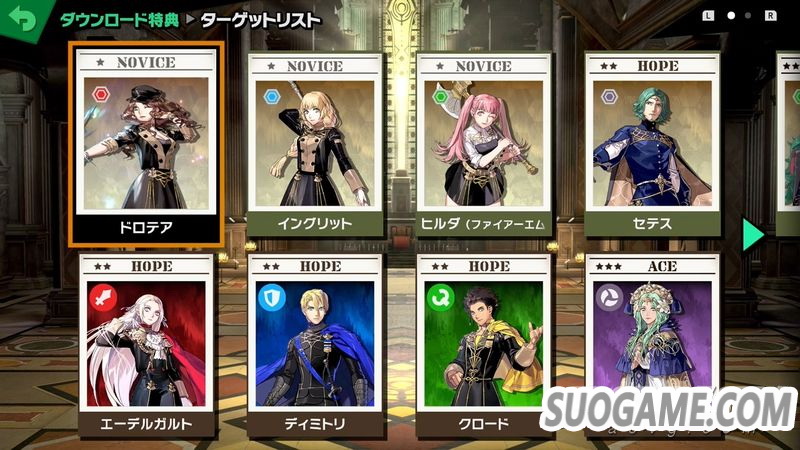Select the ヒルダ target card
Image resolution: width=800 pixels, height=450 pixels.
point(484,145)
